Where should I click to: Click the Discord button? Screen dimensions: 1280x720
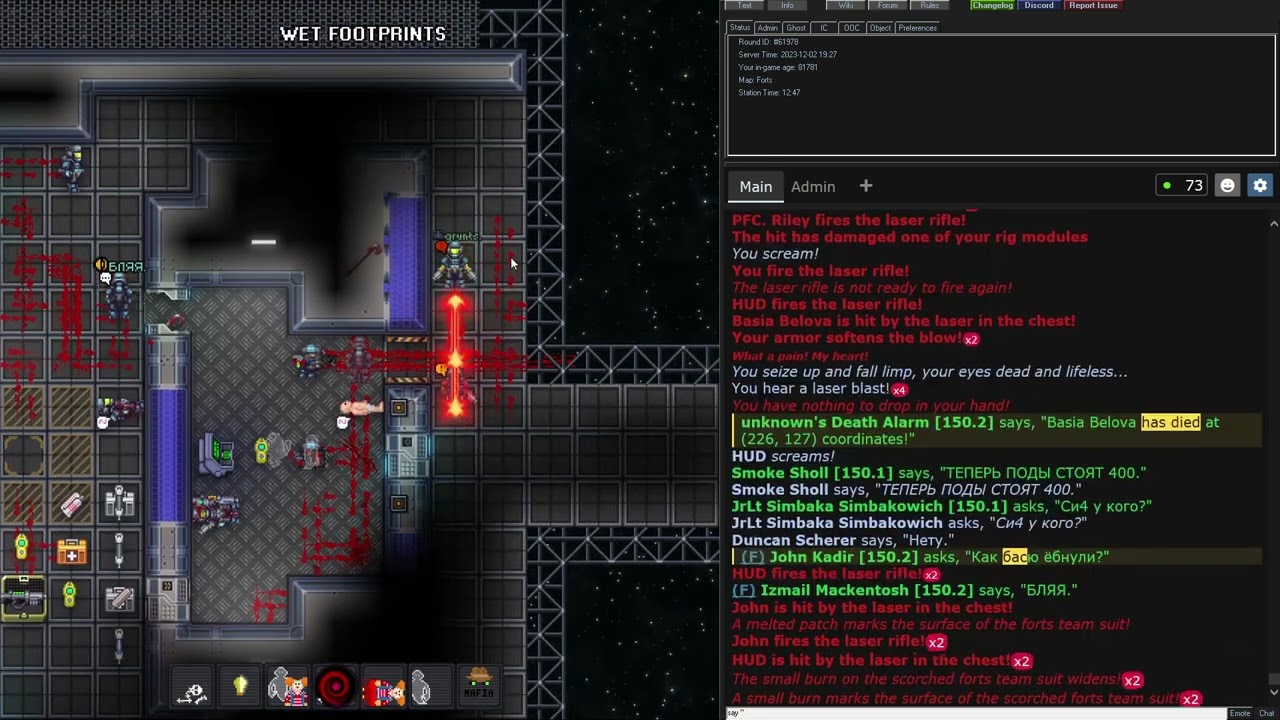(x=1039, y=5)
